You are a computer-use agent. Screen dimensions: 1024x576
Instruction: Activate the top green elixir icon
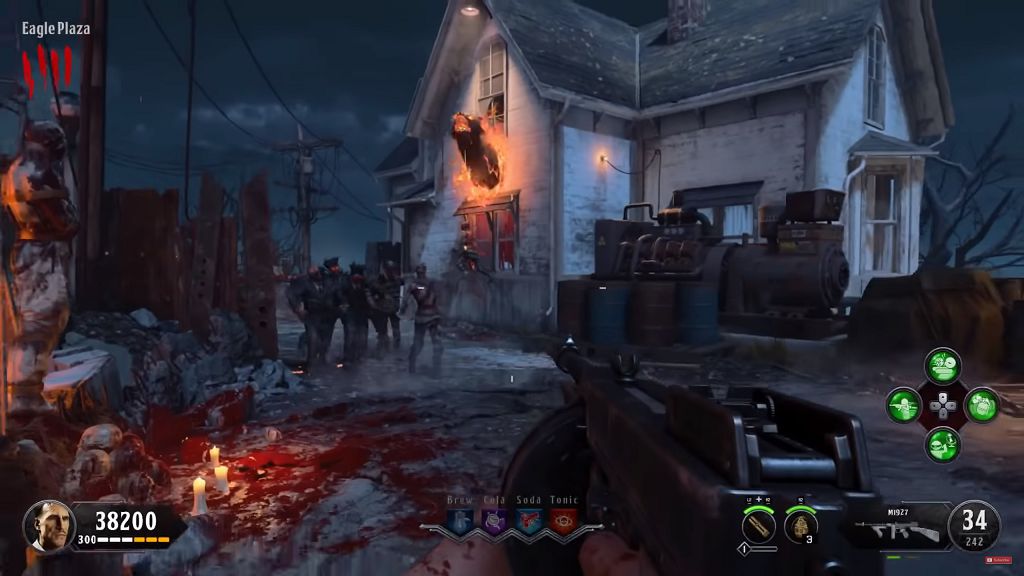(x=942, y=366)
